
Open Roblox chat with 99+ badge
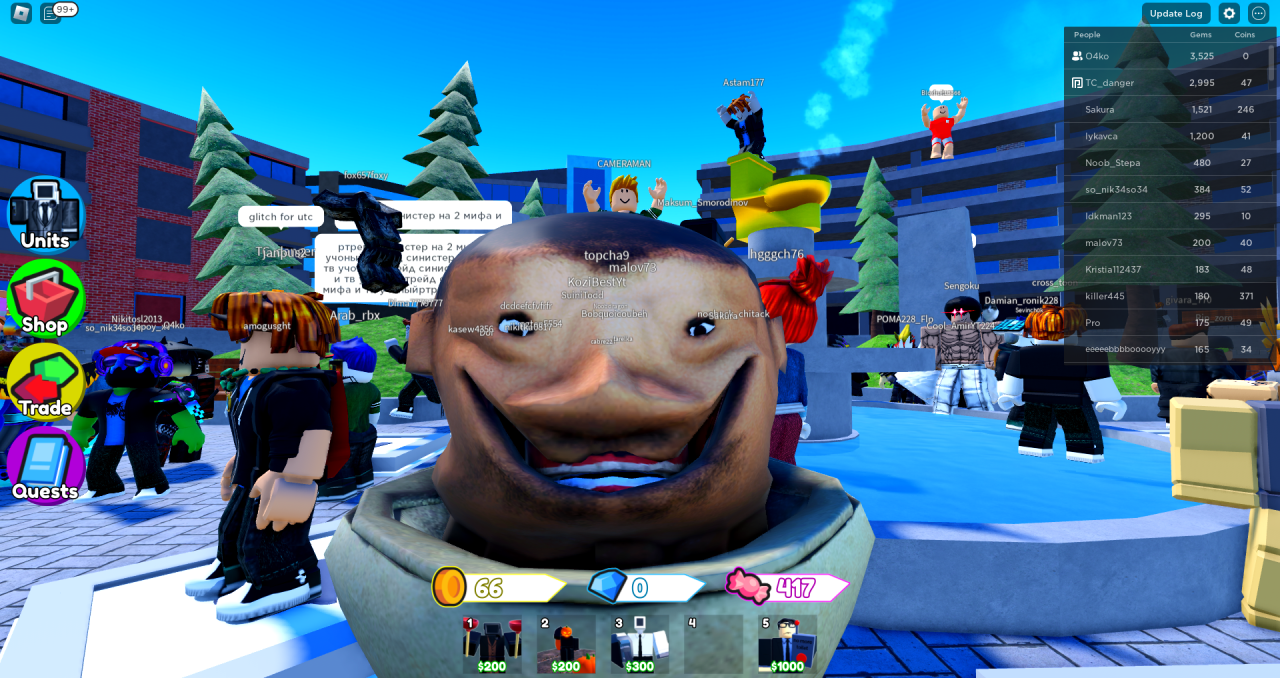[x=52, y=13]
